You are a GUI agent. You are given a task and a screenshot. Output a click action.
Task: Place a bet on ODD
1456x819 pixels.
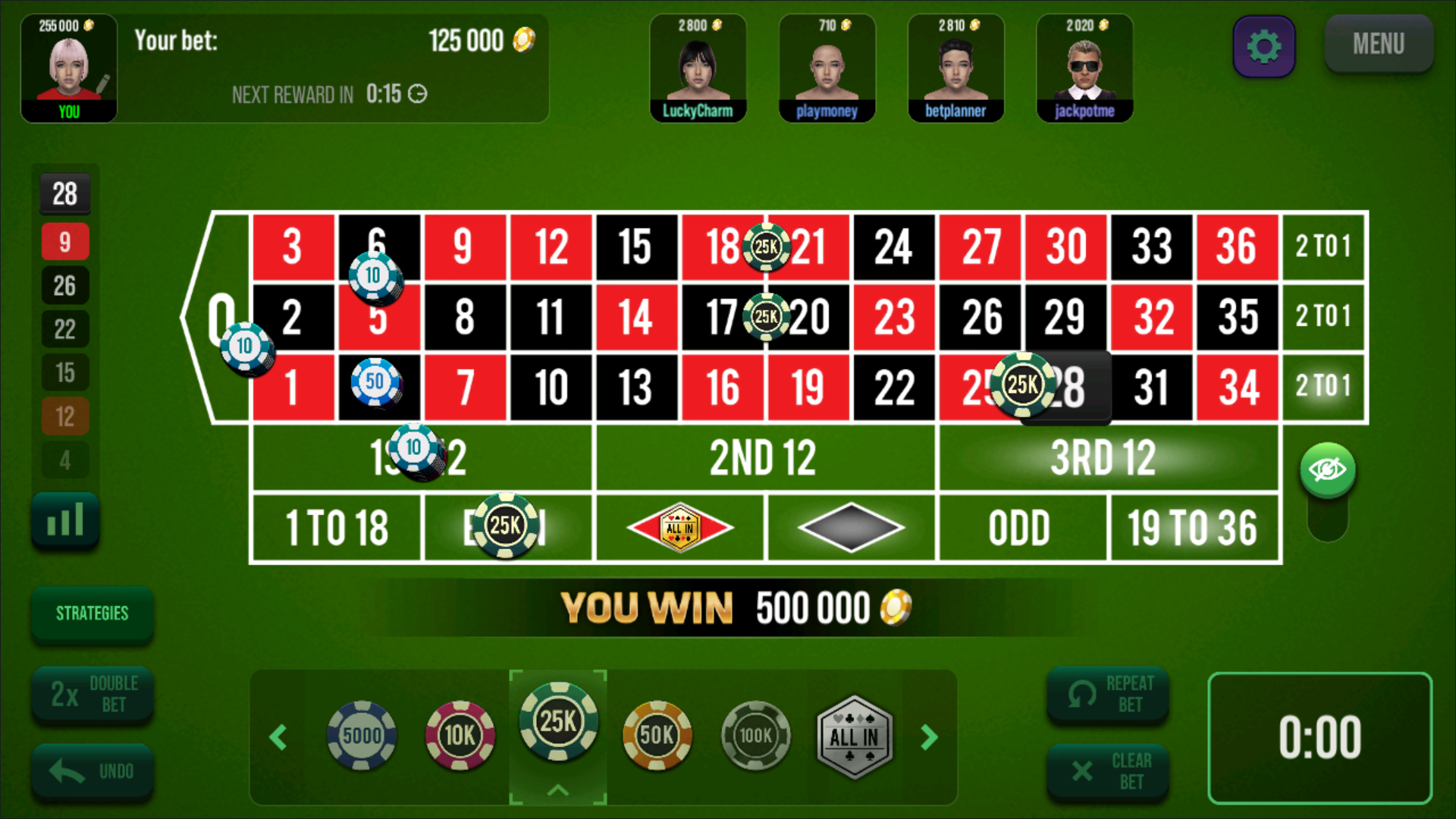pyautogui.click(x=1020, y=529)
